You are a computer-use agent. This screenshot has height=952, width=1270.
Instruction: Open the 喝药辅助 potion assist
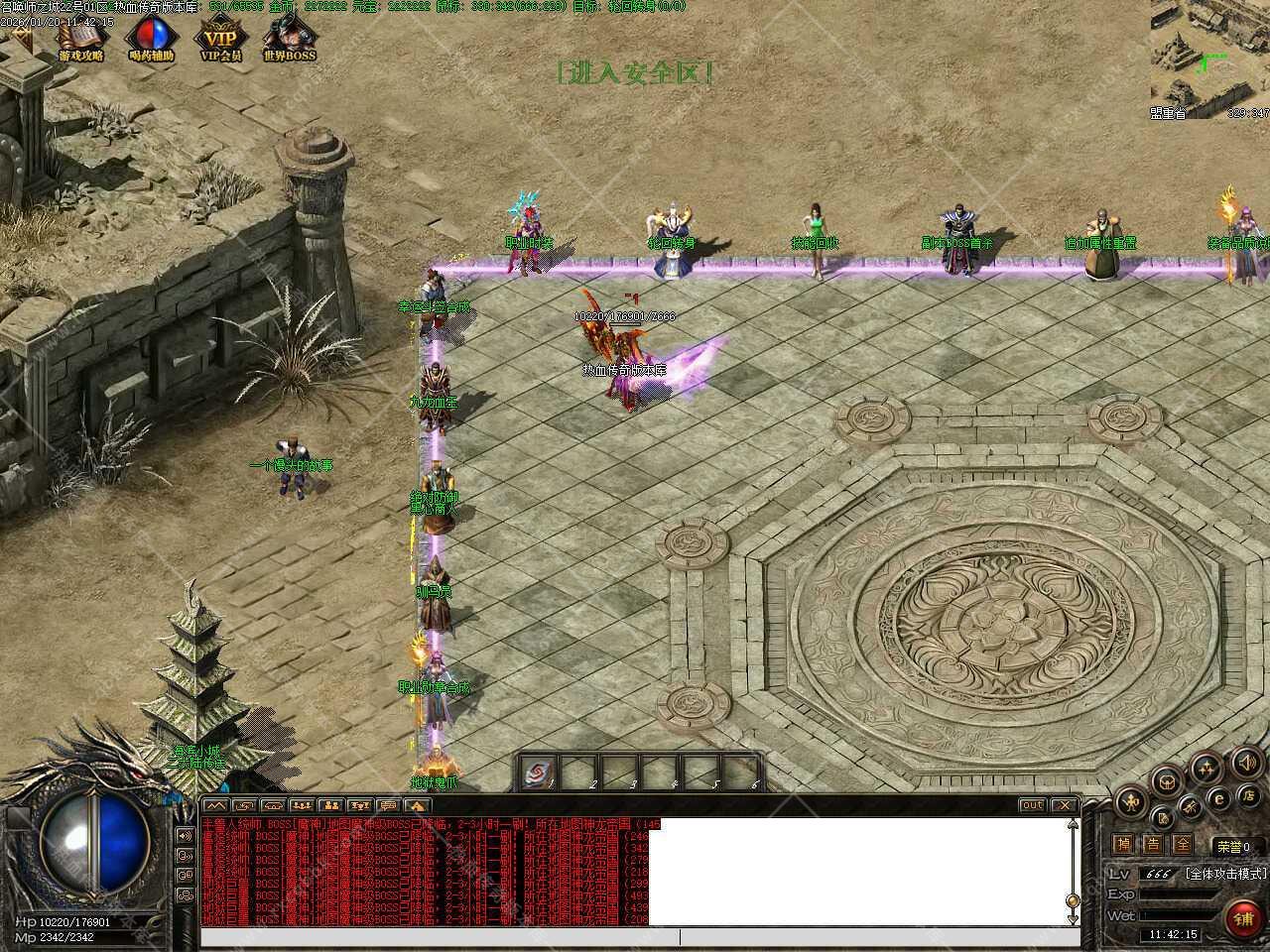click(x=151, y=40)
